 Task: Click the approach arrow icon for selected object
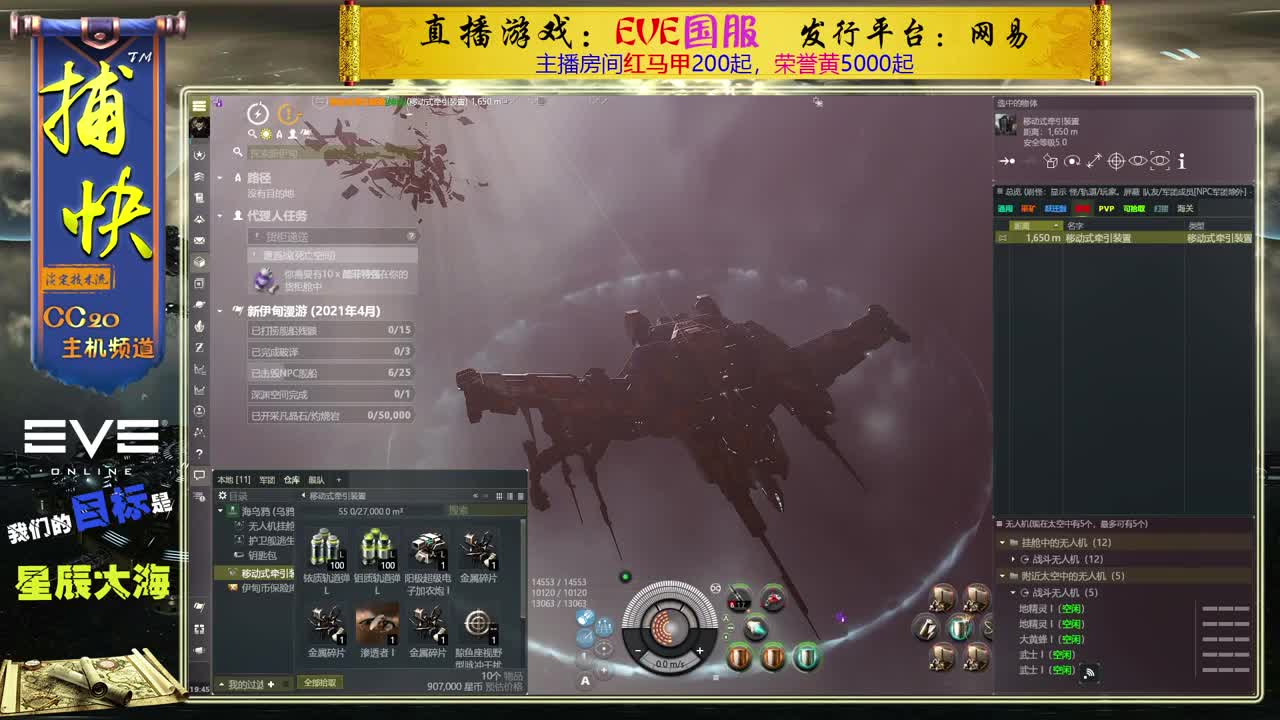pos(1007,161)
